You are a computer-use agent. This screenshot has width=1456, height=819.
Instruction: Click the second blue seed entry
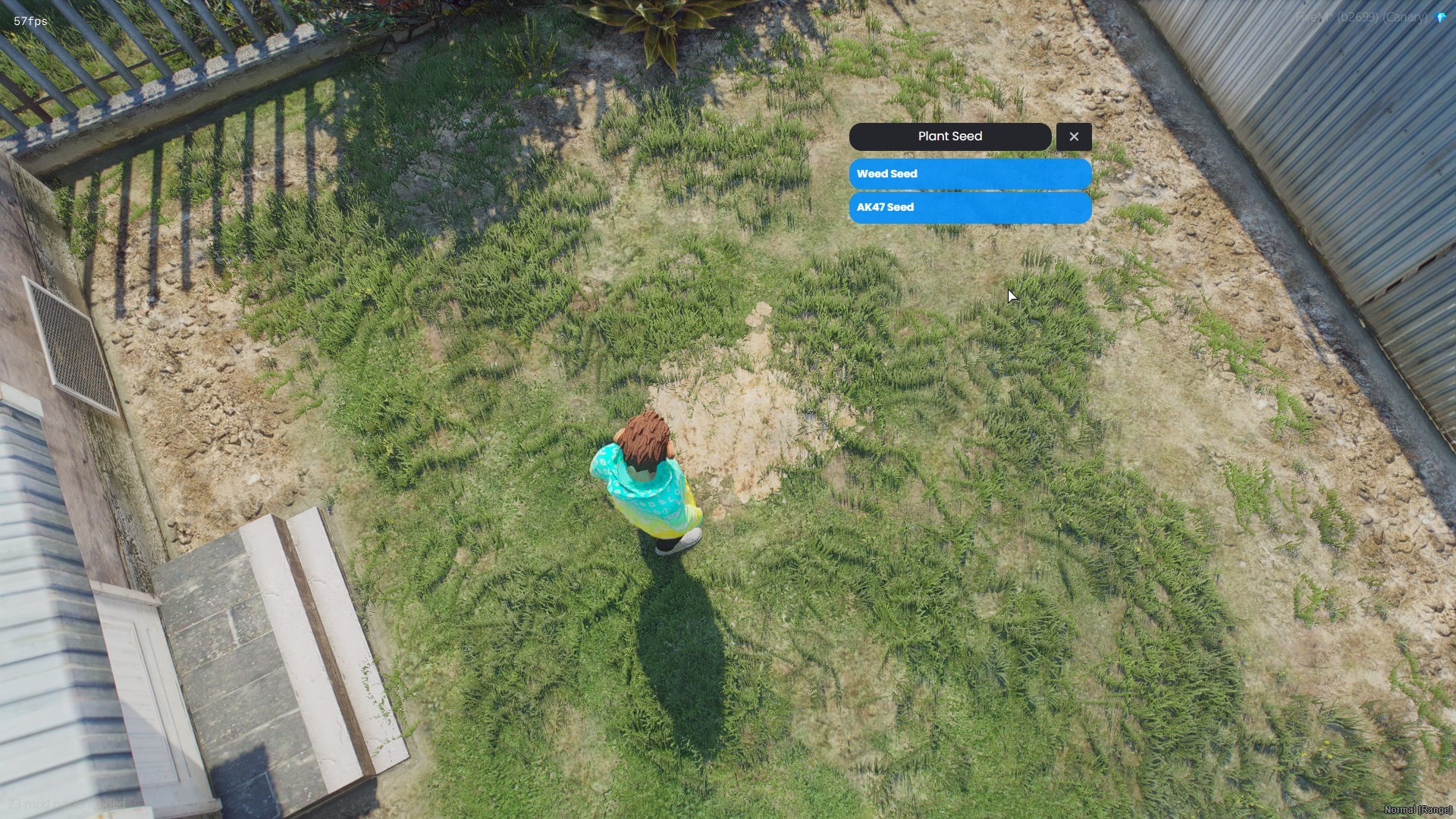[969, 207]
